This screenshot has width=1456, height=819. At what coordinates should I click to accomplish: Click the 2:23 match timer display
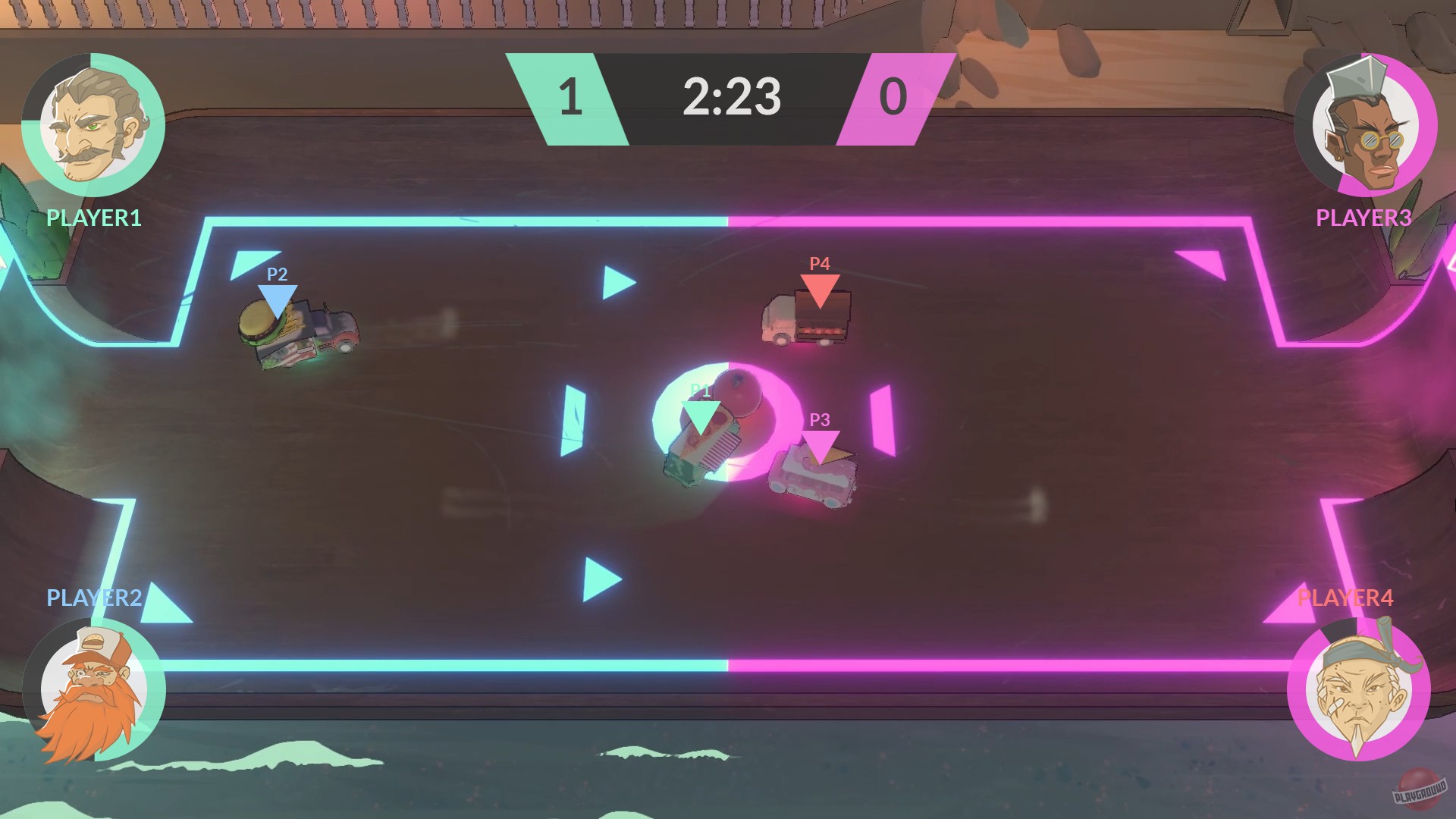point(730,97)
